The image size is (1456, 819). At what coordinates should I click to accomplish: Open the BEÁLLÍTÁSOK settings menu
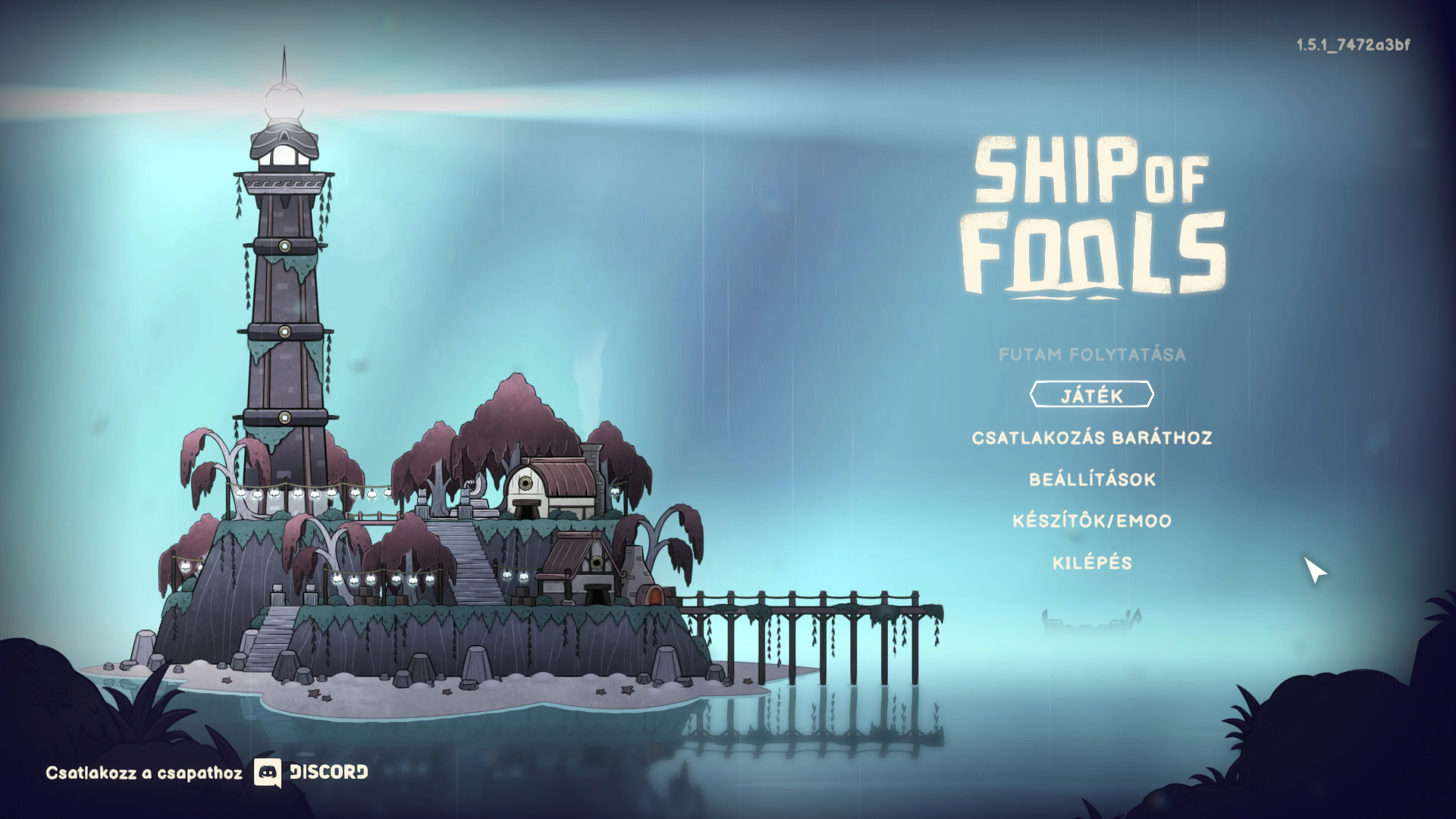[x=1092, y=479]
